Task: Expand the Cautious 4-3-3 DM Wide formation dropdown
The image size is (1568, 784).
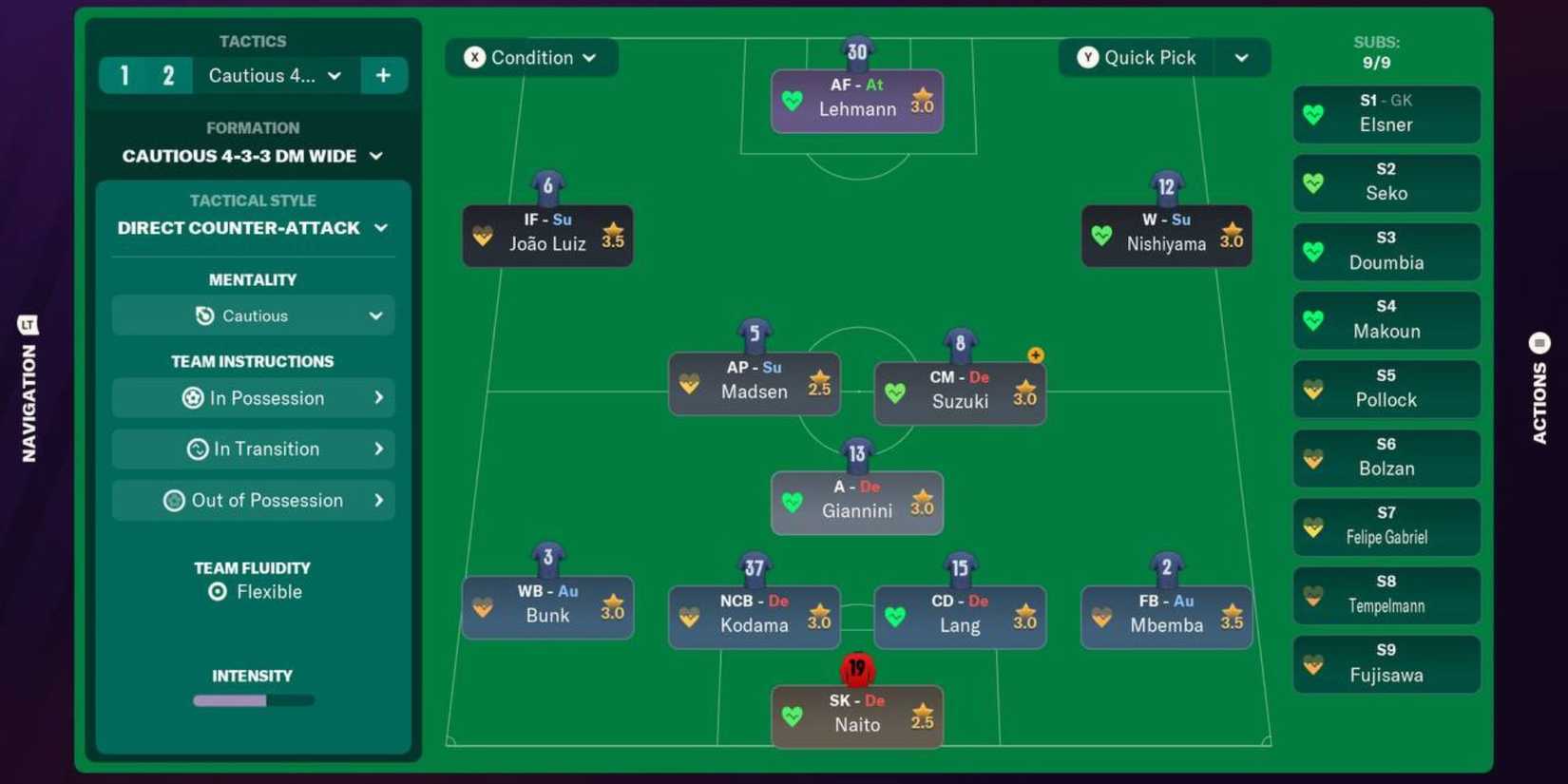Action: (x=252, y=156)
